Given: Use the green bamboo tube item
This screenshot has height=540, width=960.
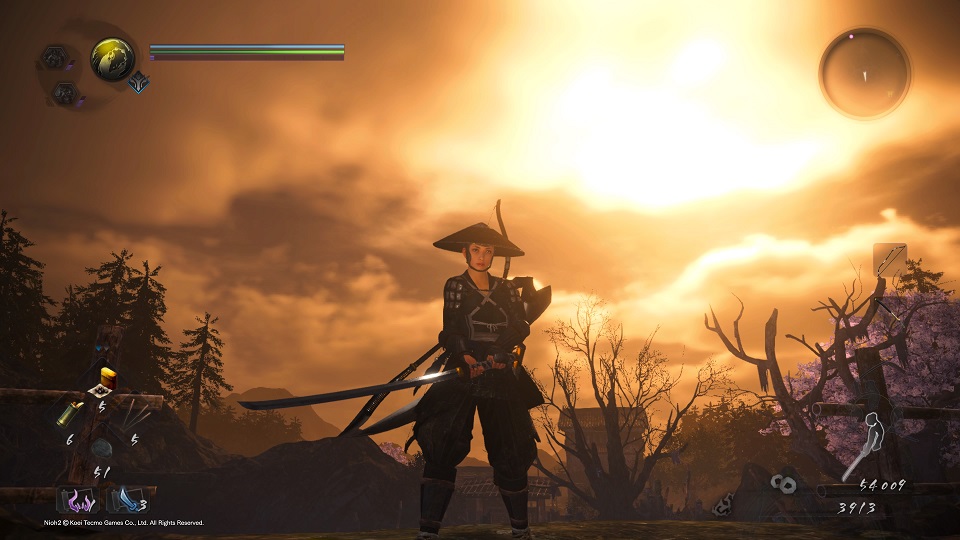Looking at the screenshot, I should click(70, 413).
